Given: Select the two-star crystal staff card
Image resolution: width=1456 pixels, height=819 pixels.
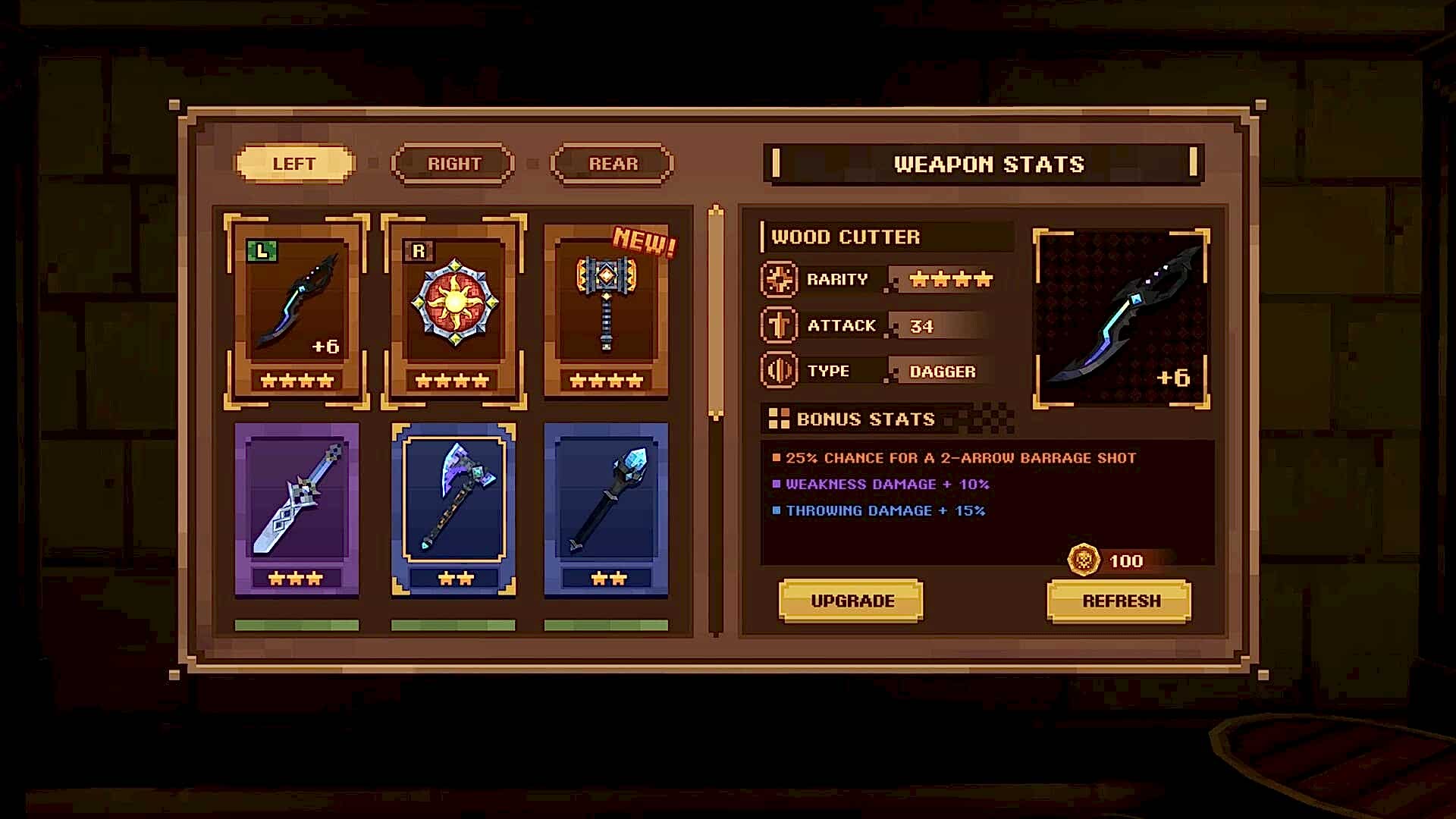Looking at the screenshot, I should coord(606,509).
